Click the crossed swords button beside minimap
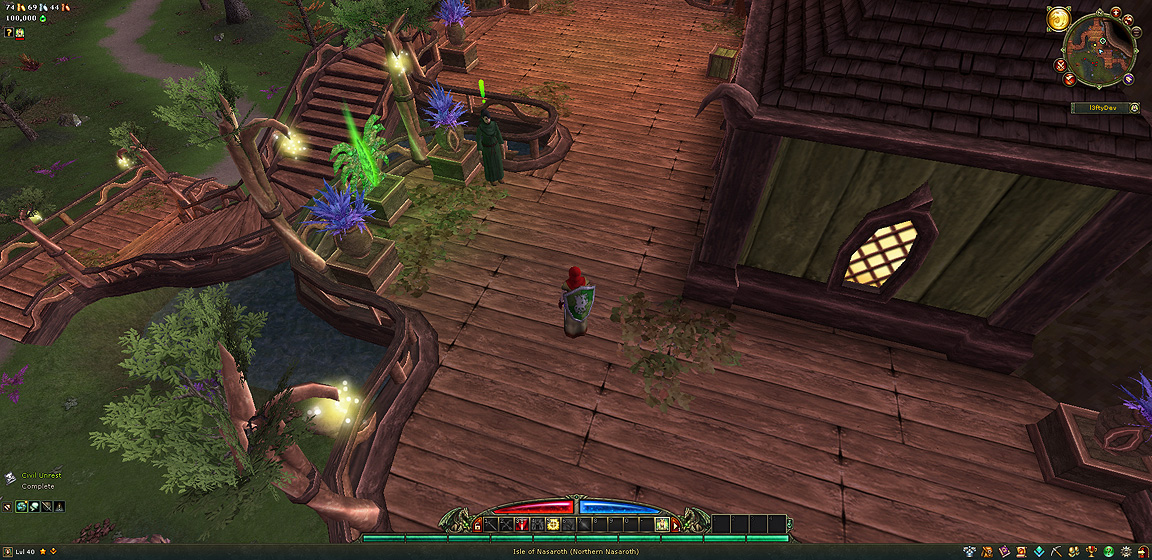 1060,65
